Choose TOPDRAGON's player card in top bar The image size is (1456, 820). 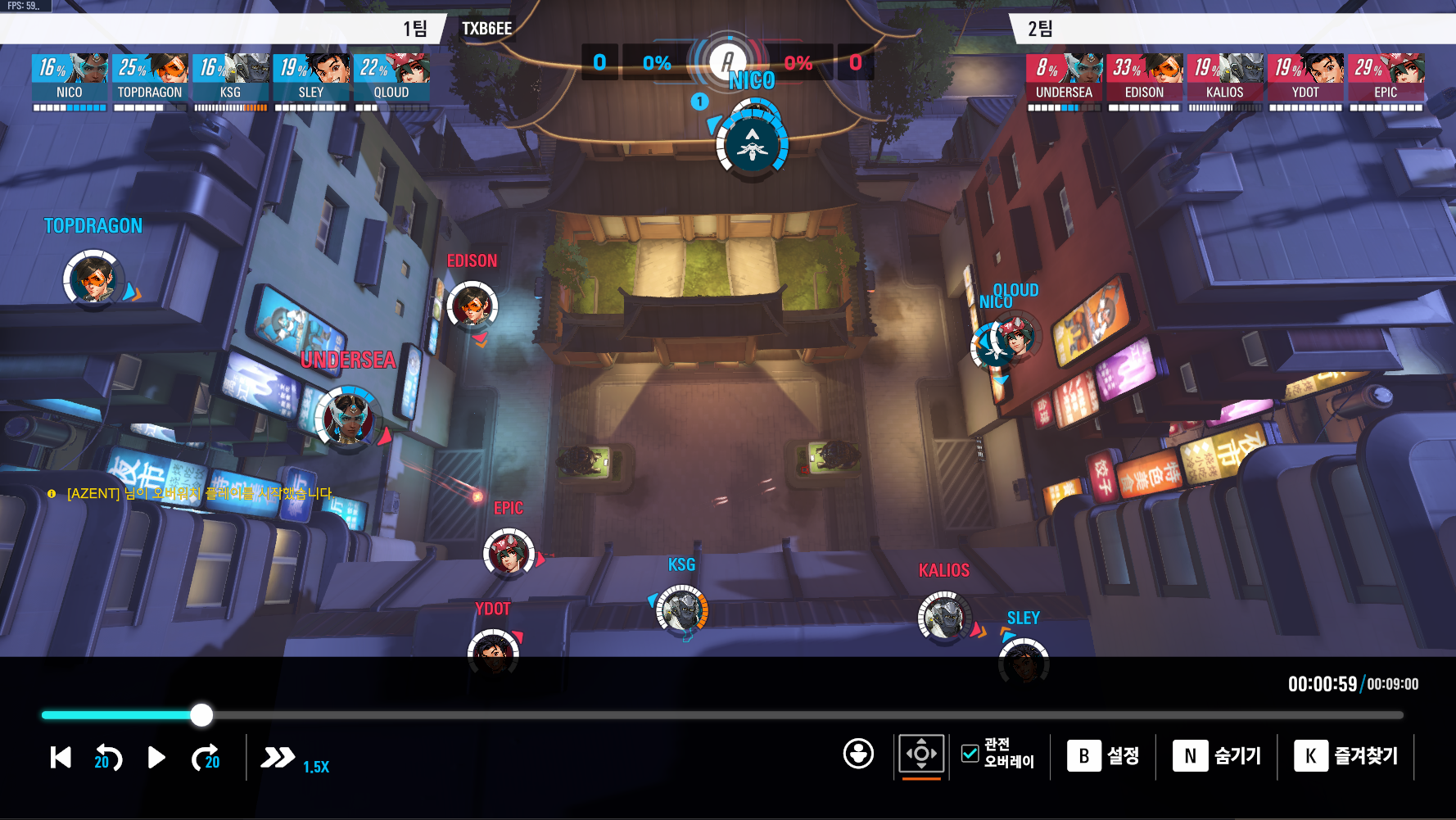[150, 79]
